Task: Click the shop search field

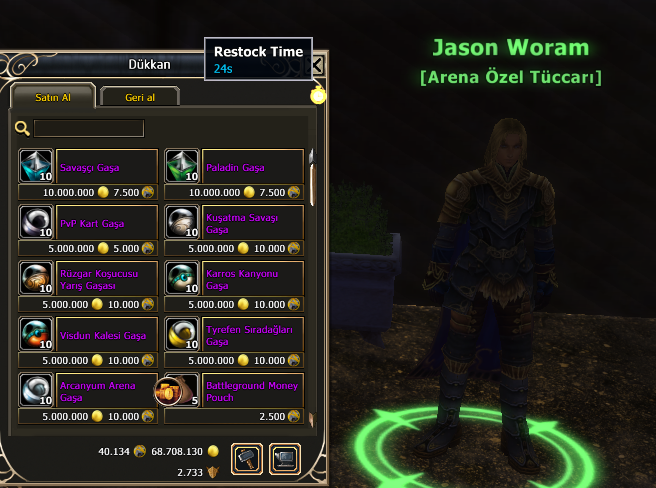Action: [x=89, y=128]
